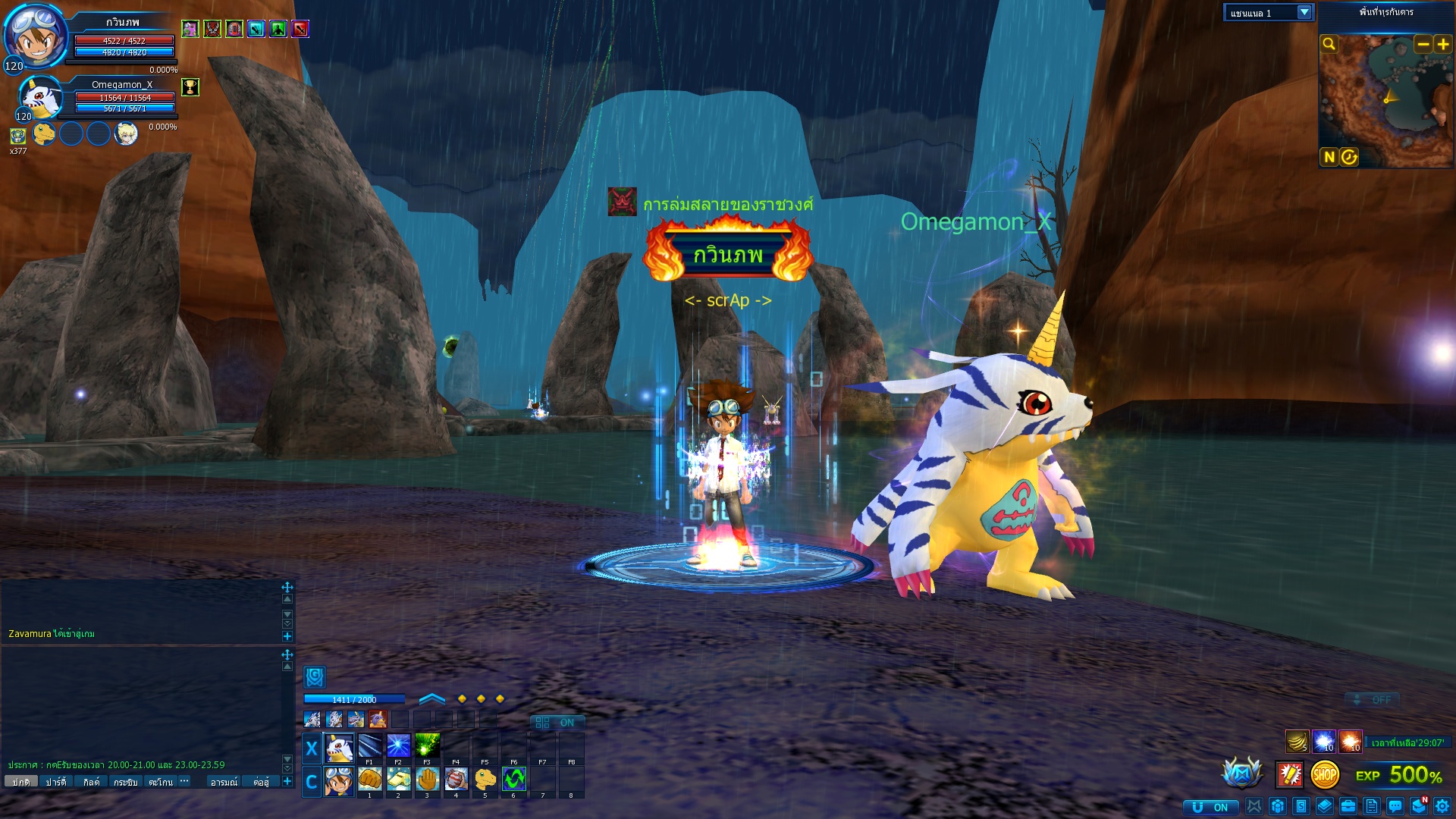Open the อารมณ์ emote button
1456x819 pixels.
pyautogui.click(x=224, y=782)
